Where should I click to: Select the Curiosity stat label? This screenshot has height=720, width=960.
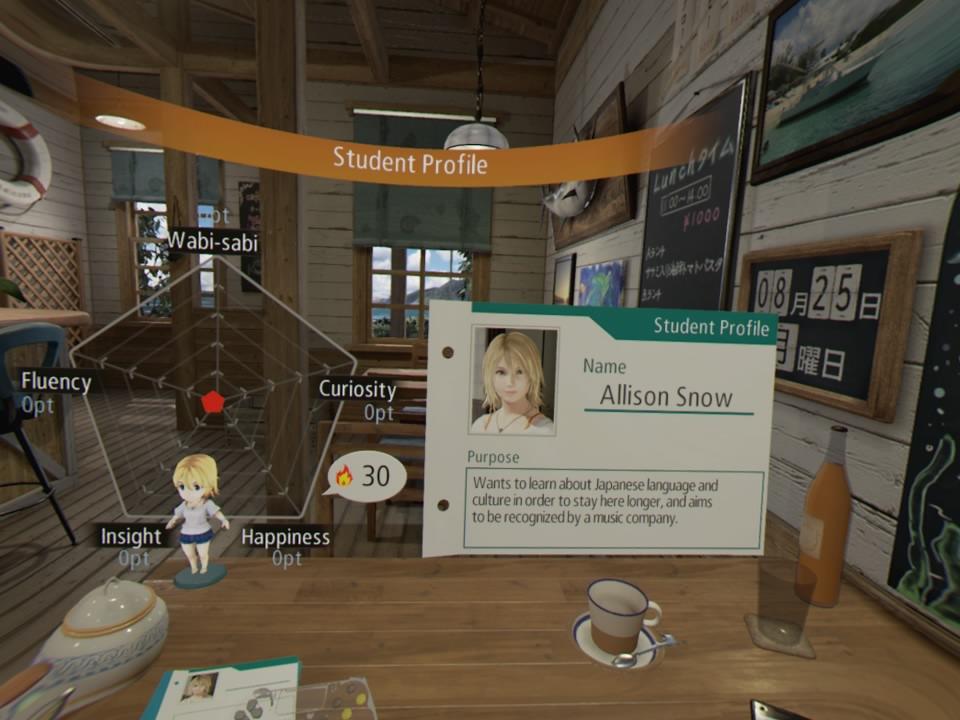[357, 389]
